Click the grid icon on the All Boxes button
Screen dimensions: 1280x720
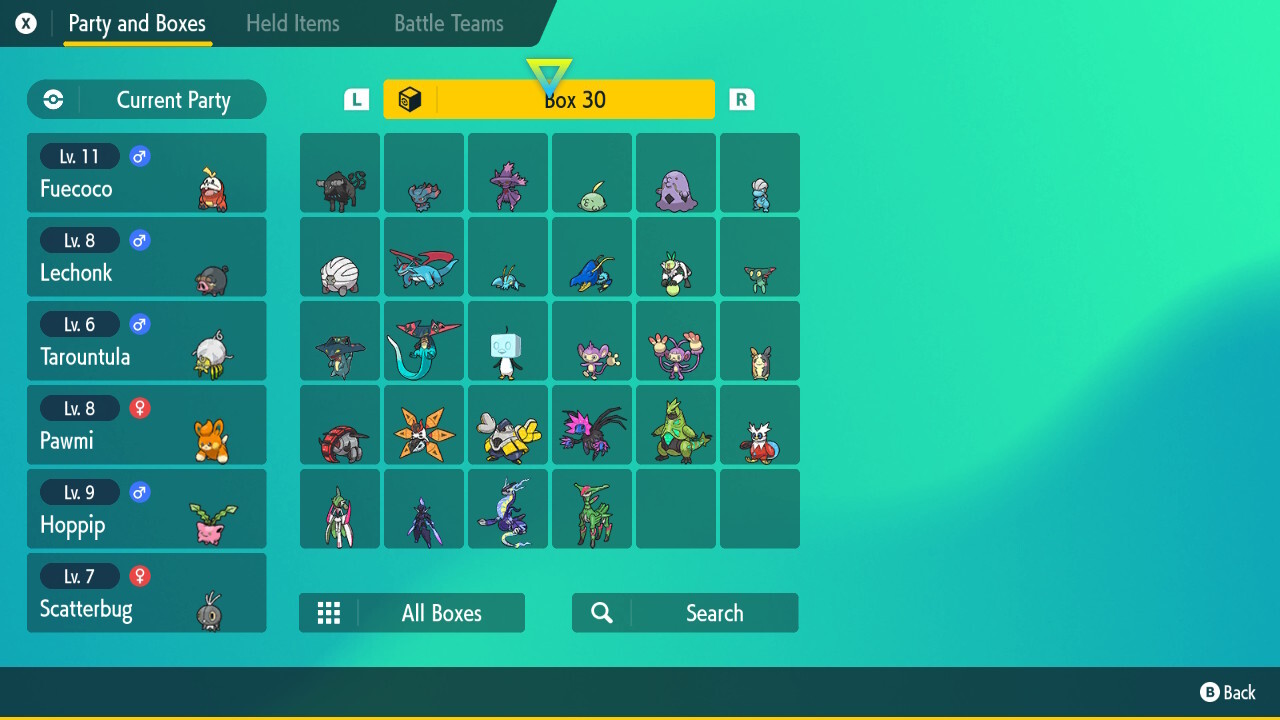coord(329,612)
